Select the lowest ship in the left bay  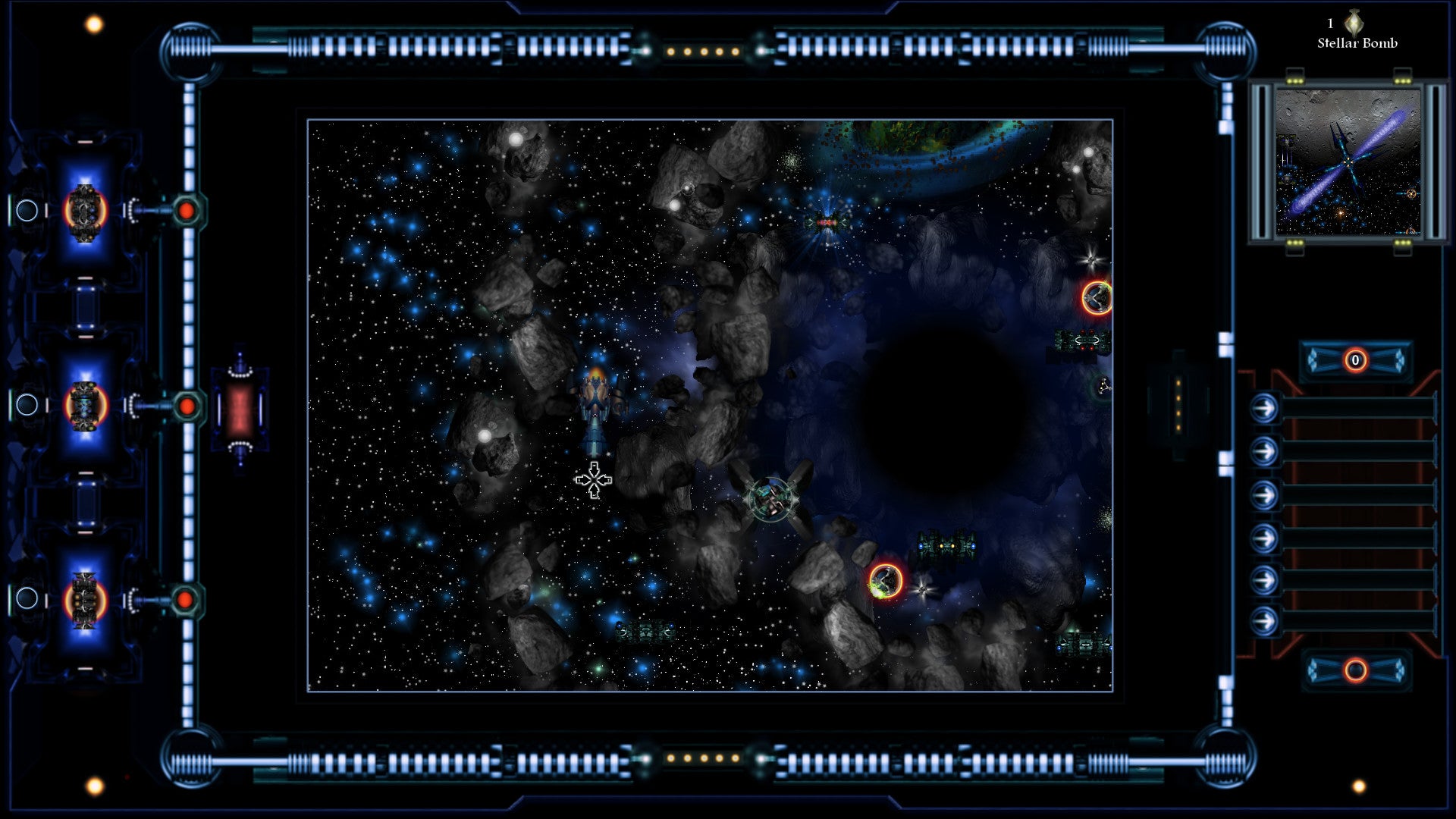tap(84, 601)
